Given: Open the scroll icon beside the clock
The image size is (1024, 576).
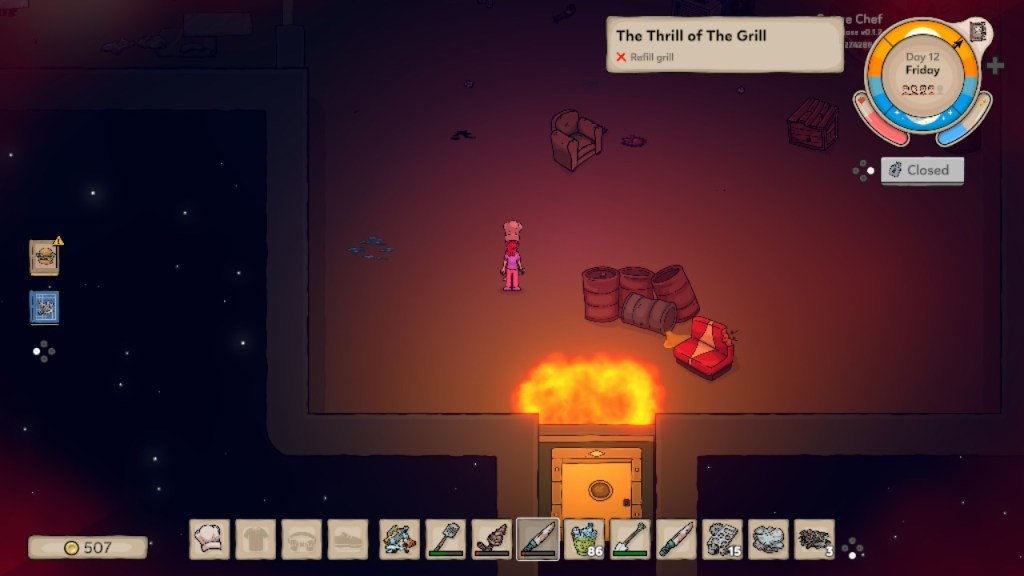Looking at the screenshot, I should pos(978,32).
